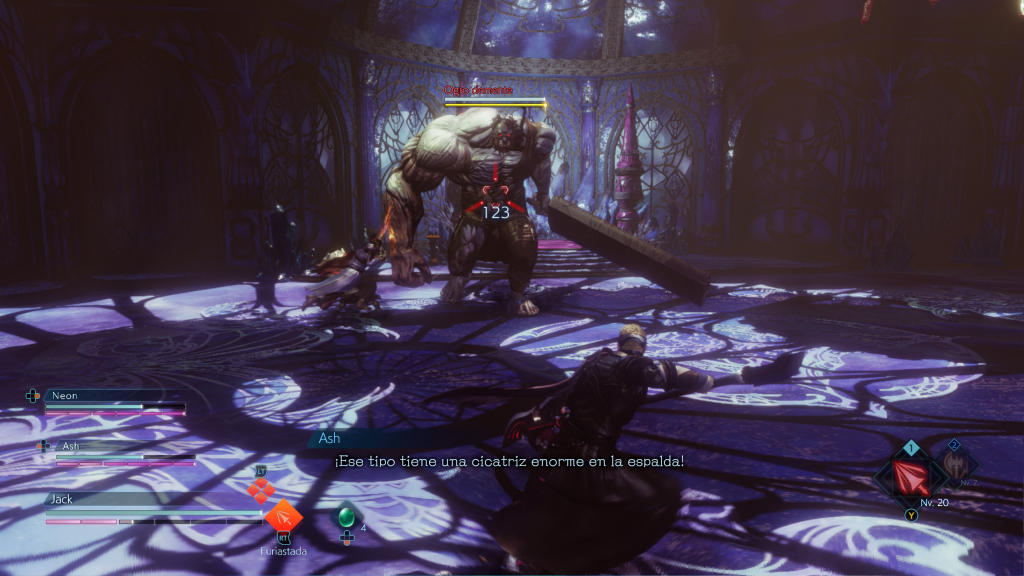Activate the Furiastada ability icon

point(284,517)
